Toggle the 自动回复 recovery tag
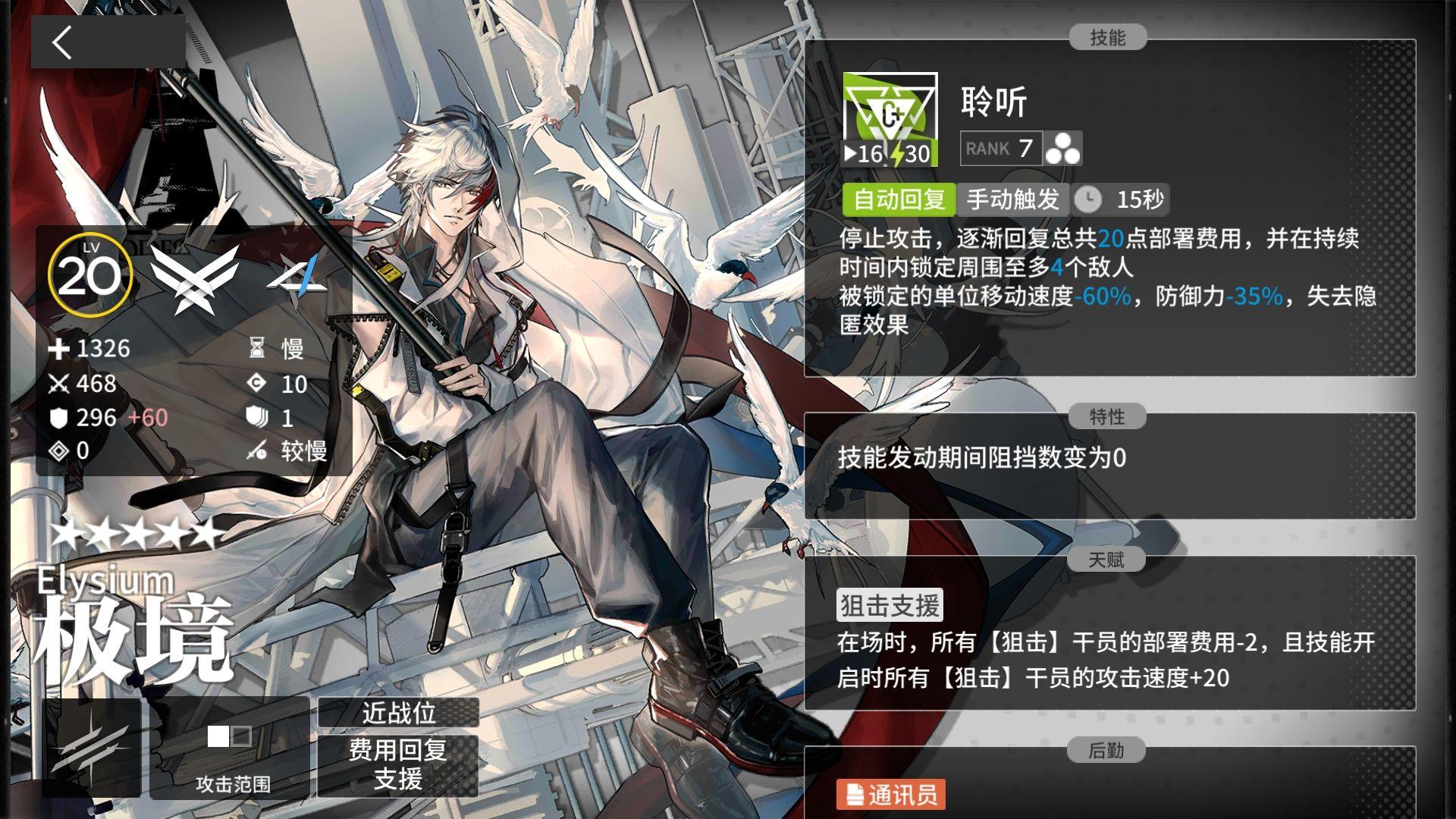The height and width of the screenshot is (819, 1456). coord(899,199)
